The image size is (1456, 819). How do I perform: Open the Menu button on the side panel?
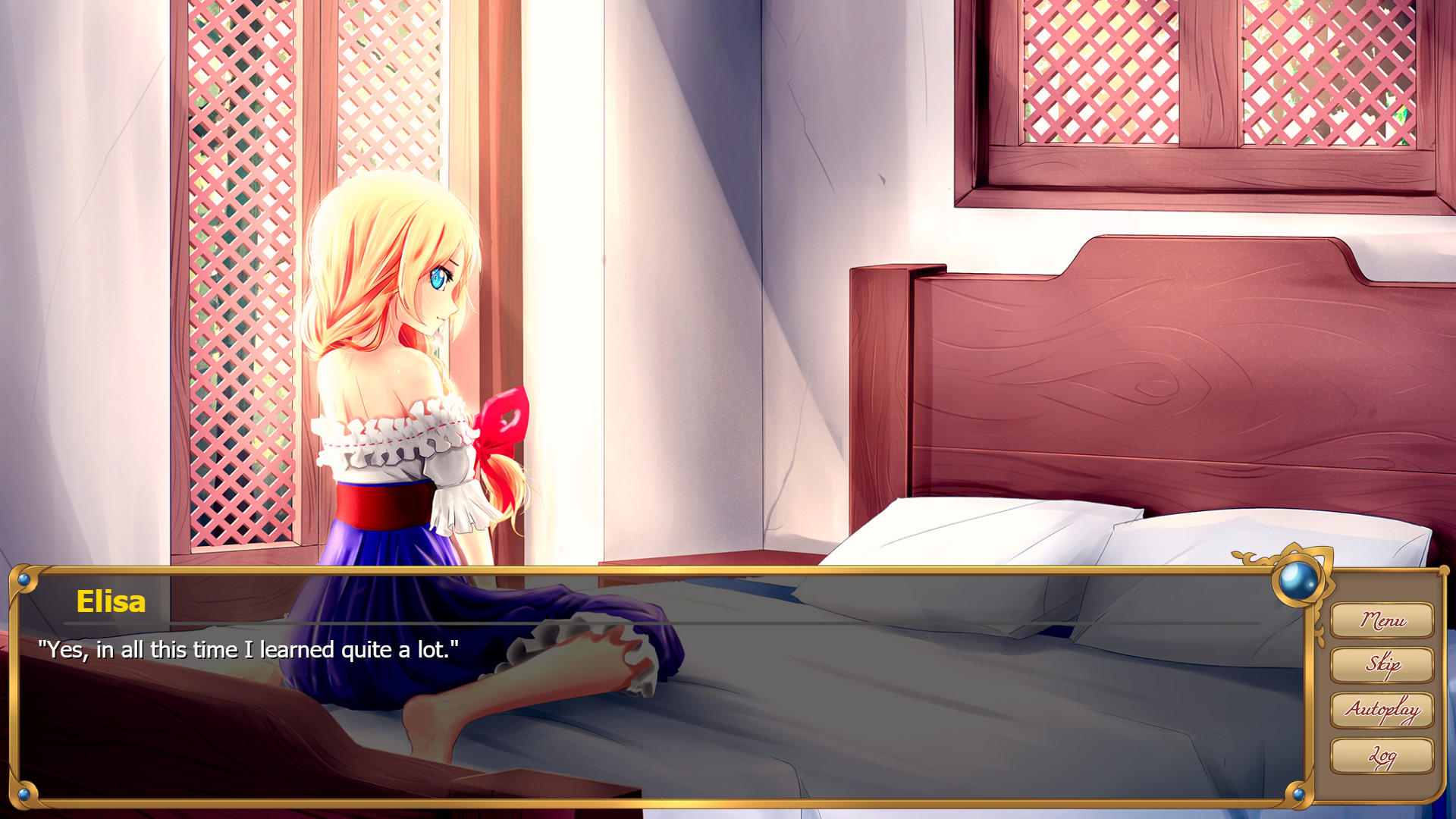coord(1383,622)
